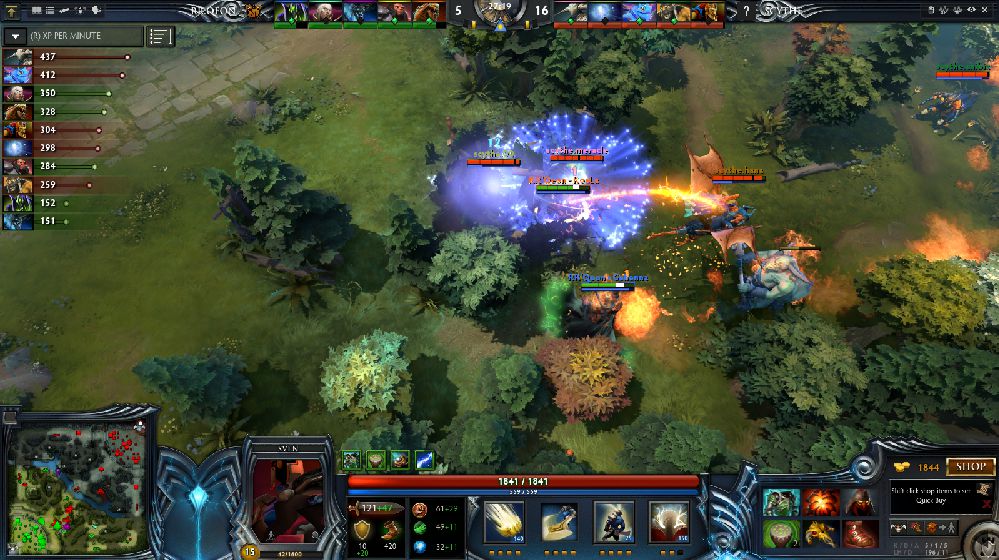Activate Sven's Storm Hammer ability
The image size is (999, 560).
[503, 523]
